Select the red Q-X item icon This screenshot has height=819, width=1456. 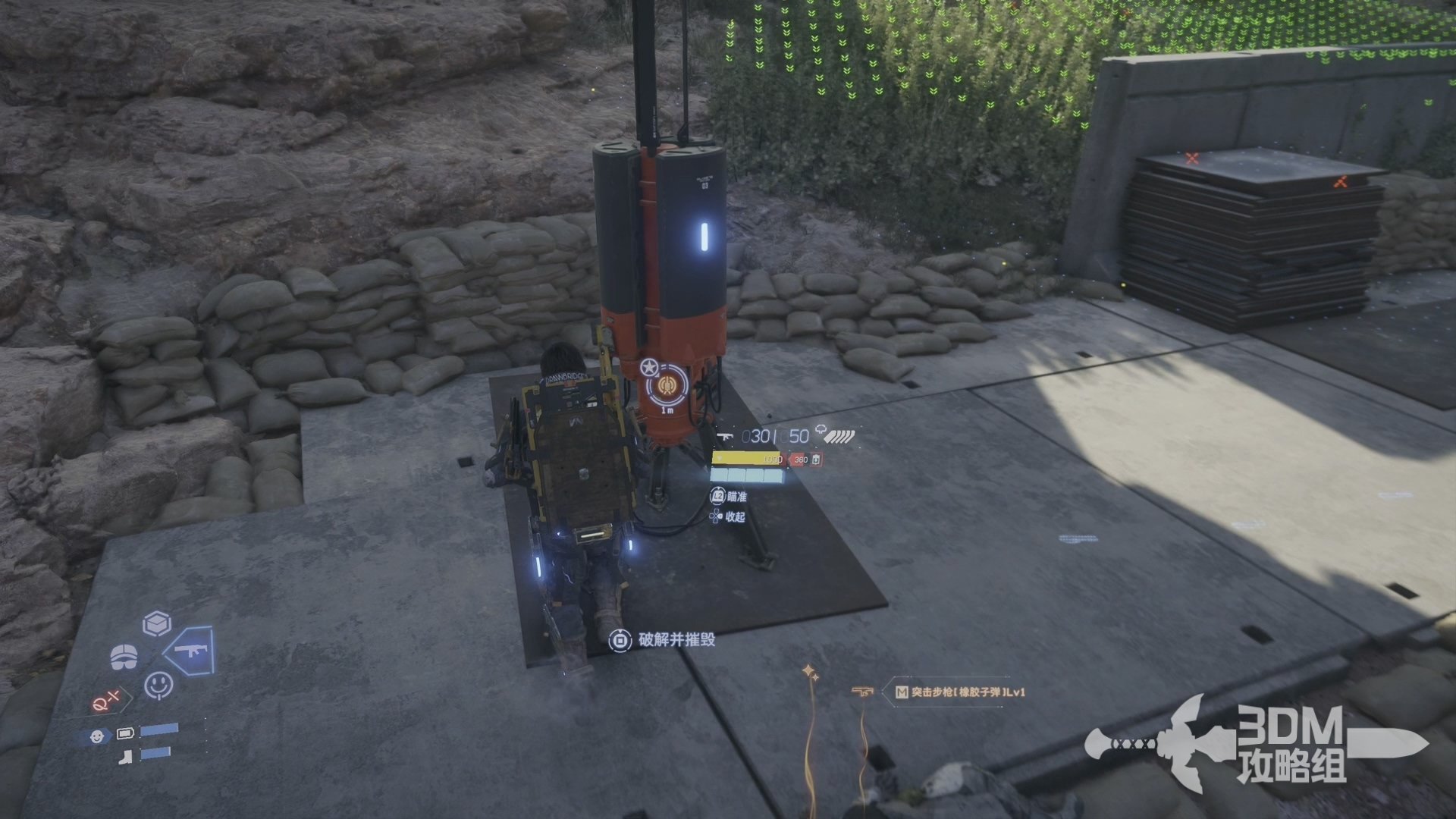(107, 699)
